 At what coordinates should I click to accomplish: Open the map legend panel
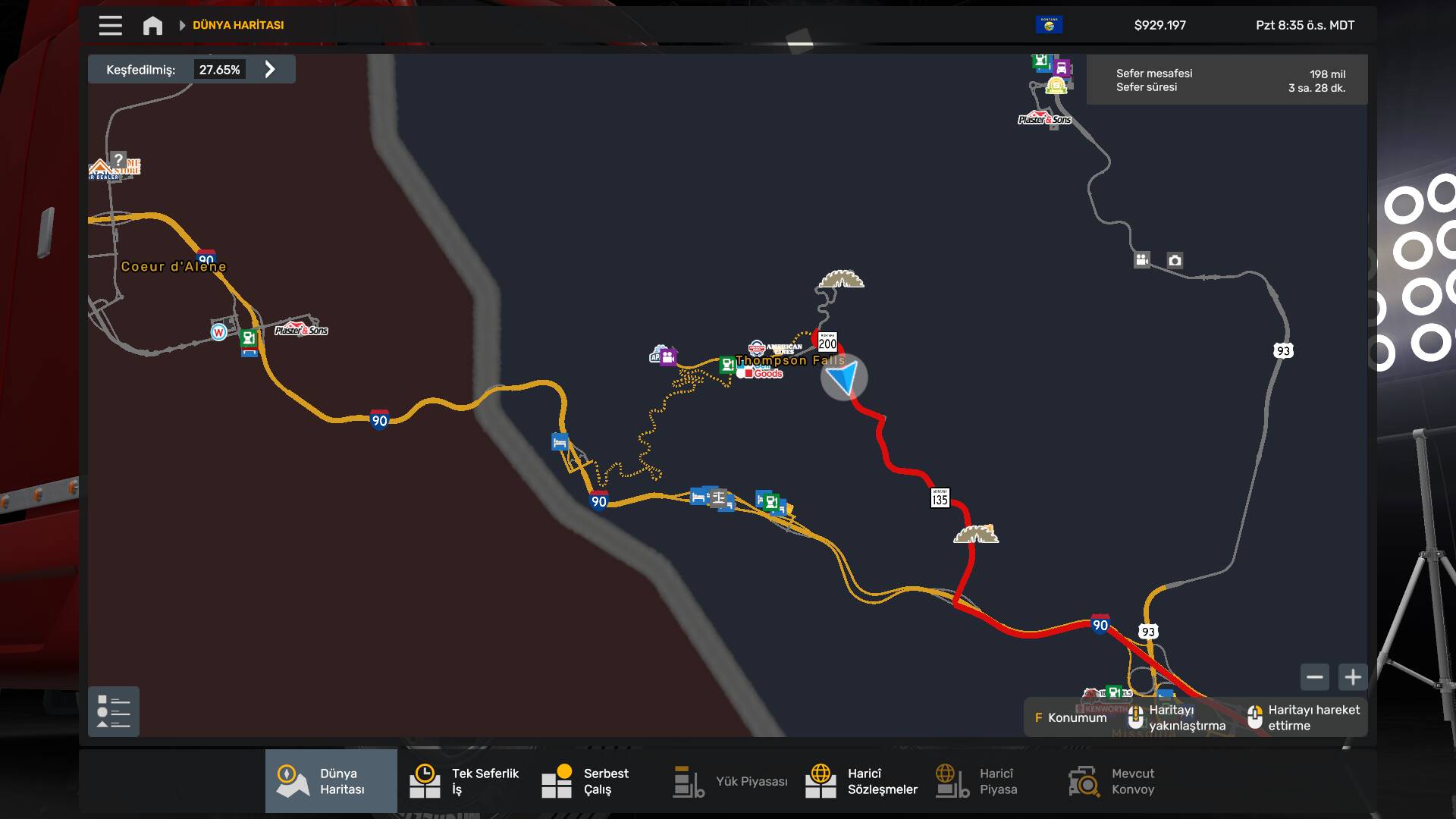point(114,711)
